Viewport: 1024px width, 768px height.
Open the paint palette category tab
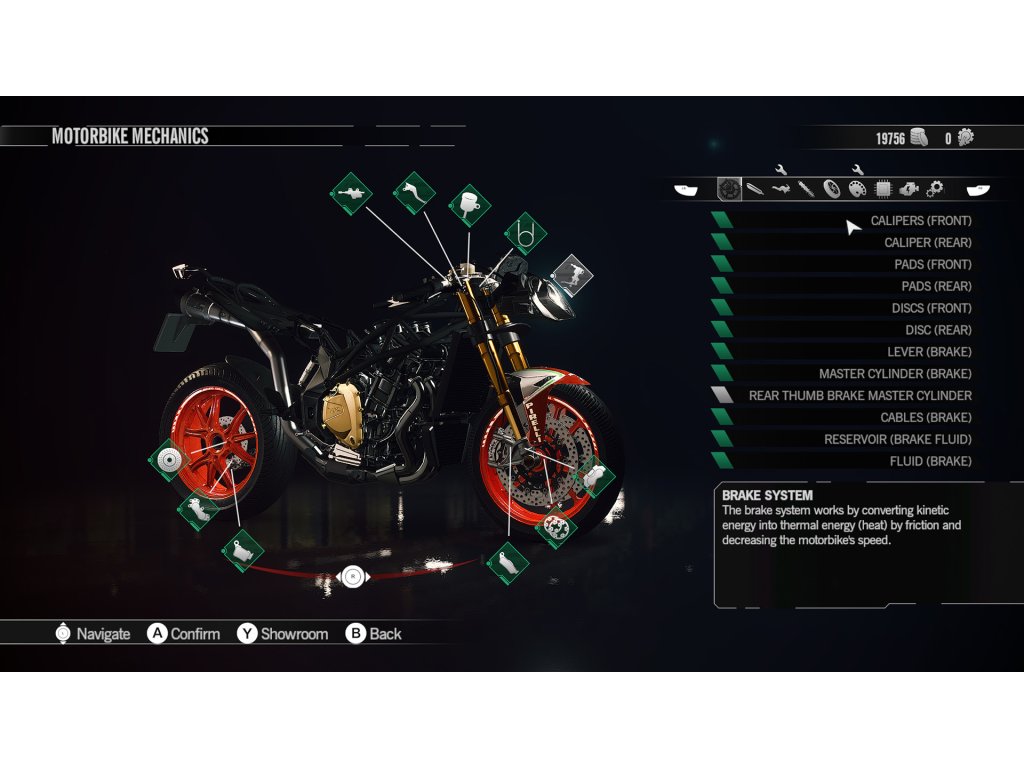point(857,188)
